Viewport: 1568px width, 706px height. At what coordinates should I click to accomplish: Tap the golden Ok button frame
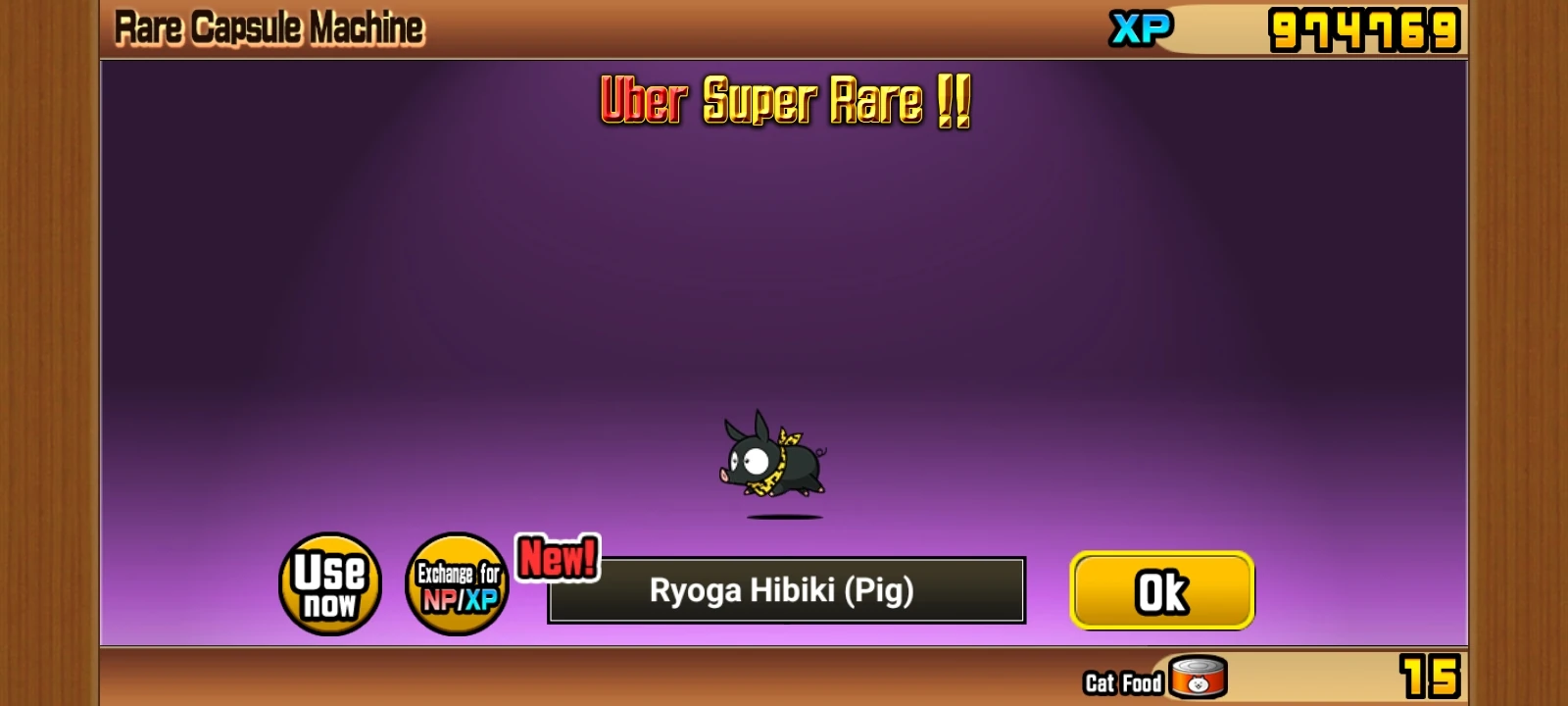tap(1161, 590)
